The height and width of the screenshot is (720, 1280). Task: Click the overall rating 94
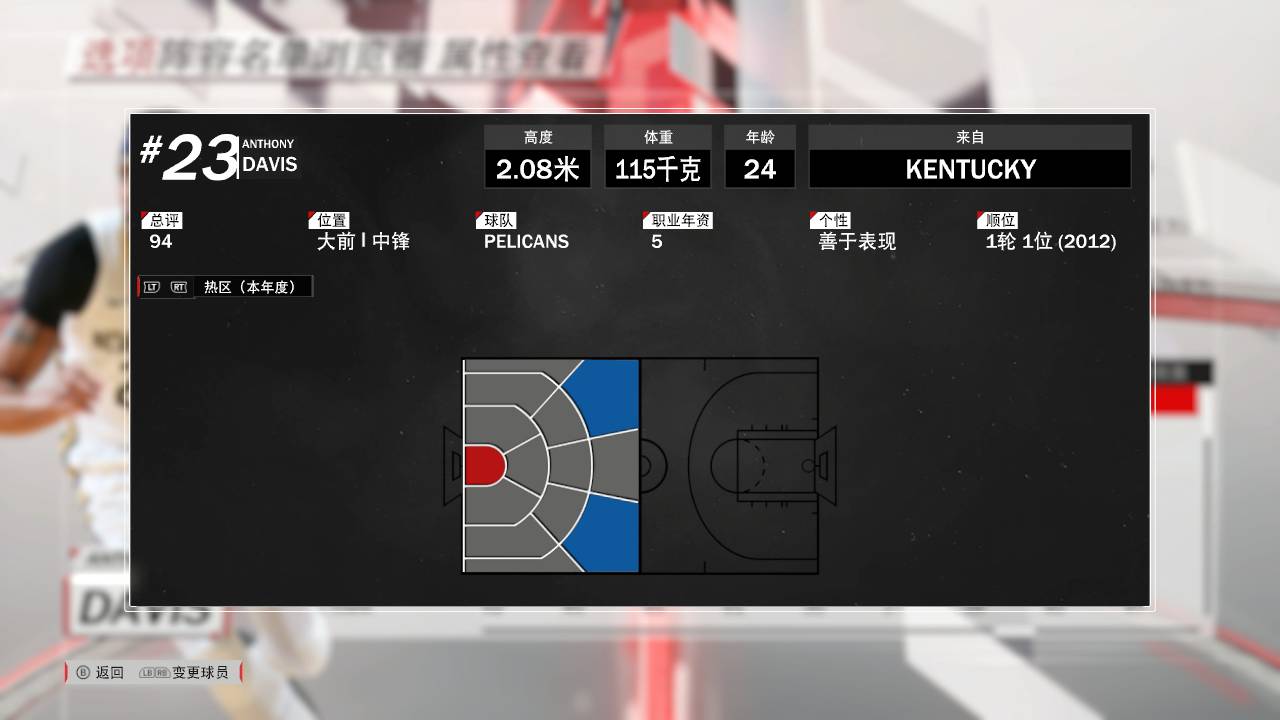161,243
